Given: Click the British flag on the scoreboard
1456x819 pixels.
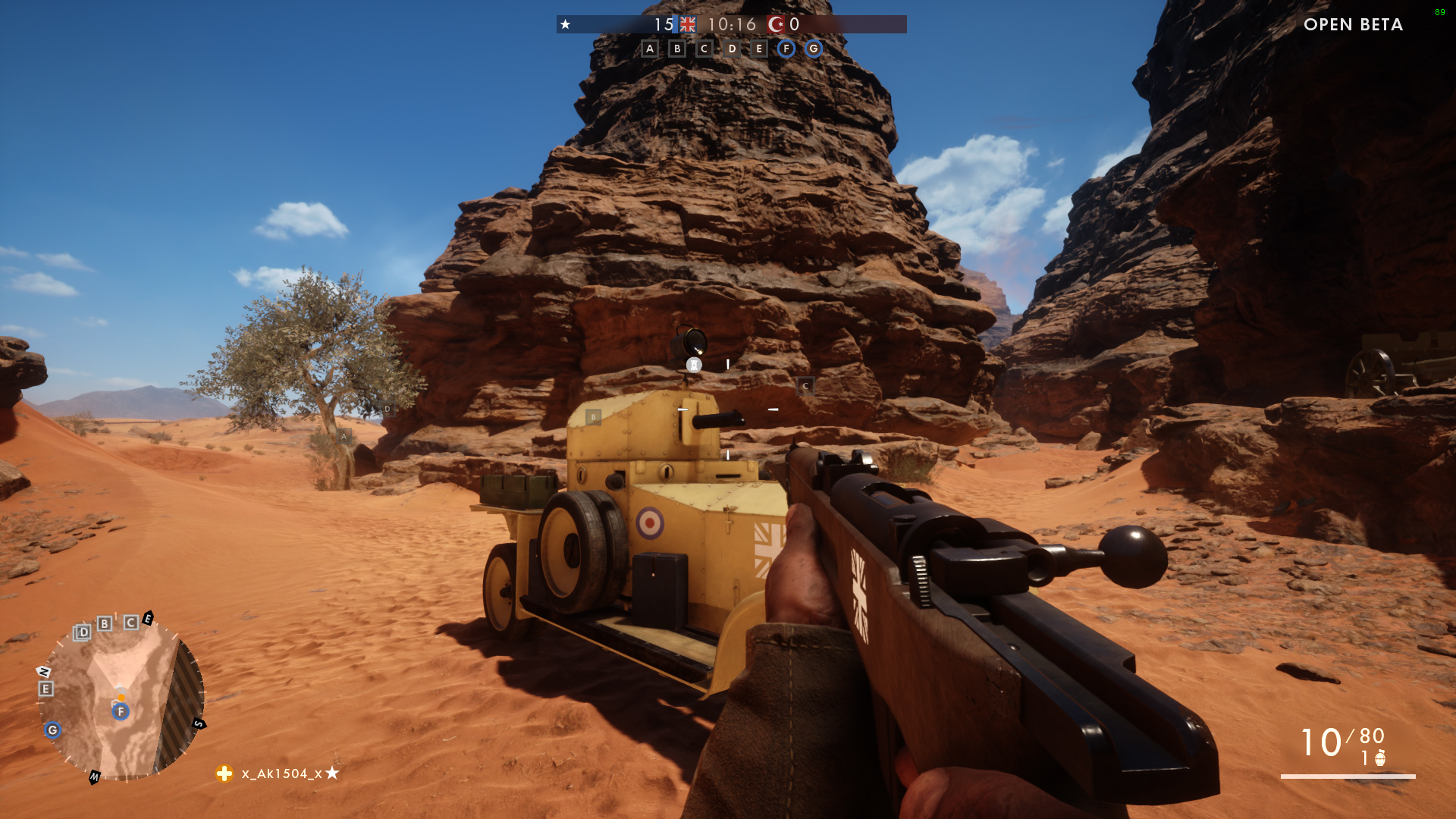Looking at the screenshot, I should (688, 24).
